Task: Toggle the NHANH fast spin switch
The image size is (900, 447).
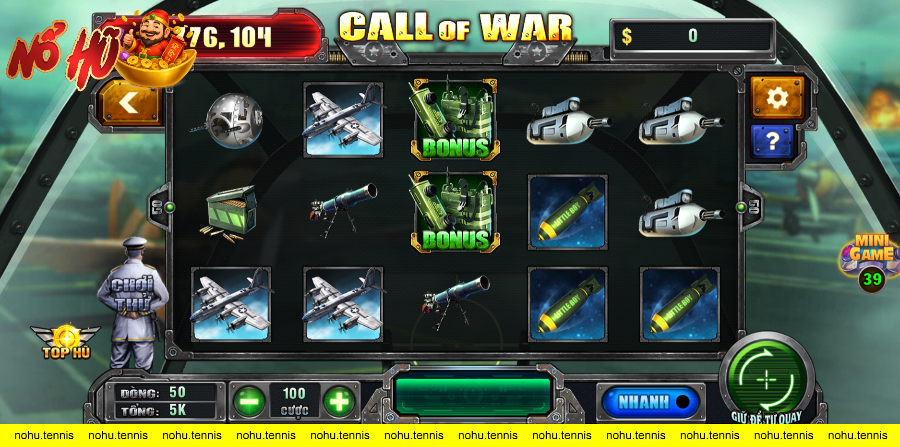Action: [x=648, y=402]
